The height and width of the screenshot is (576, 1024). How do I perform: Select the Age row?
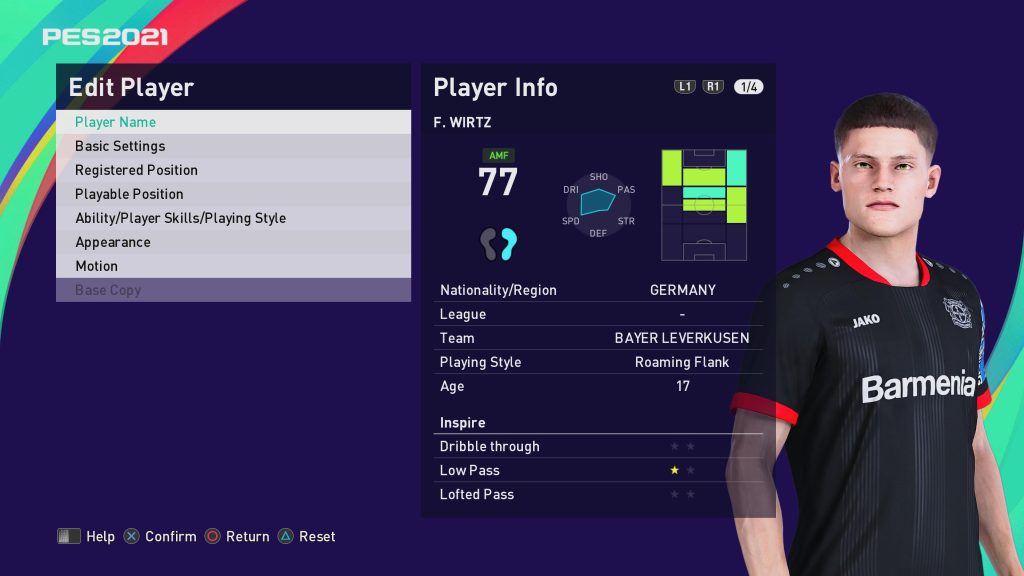[598, 386]
